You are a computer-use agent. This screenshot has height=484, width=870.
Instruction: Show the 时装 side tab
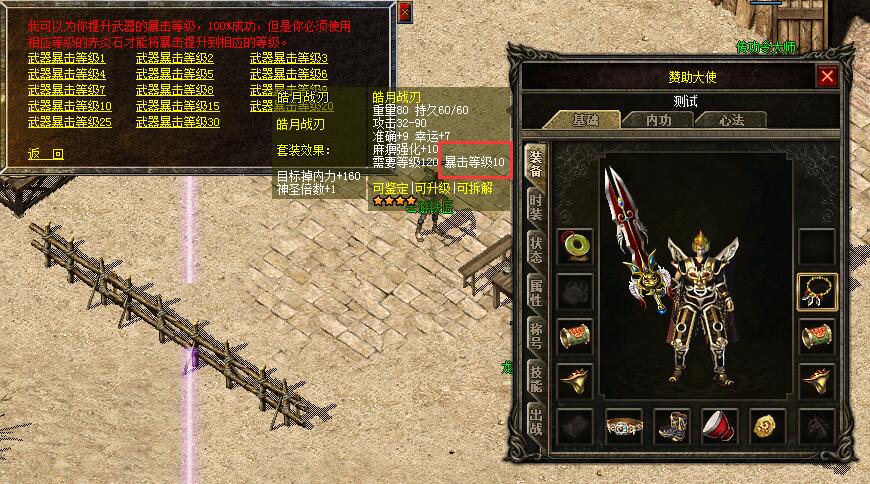pos(536,206)
